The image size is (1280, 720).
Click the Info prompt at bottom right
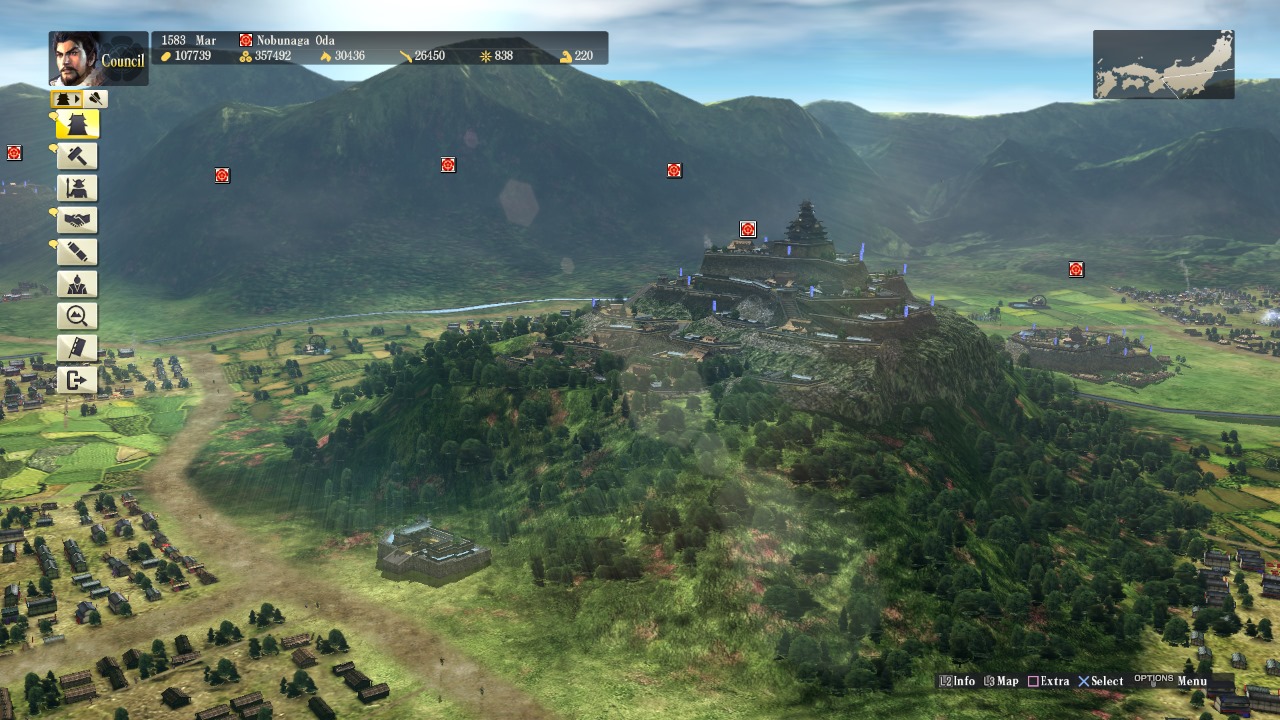956,680
